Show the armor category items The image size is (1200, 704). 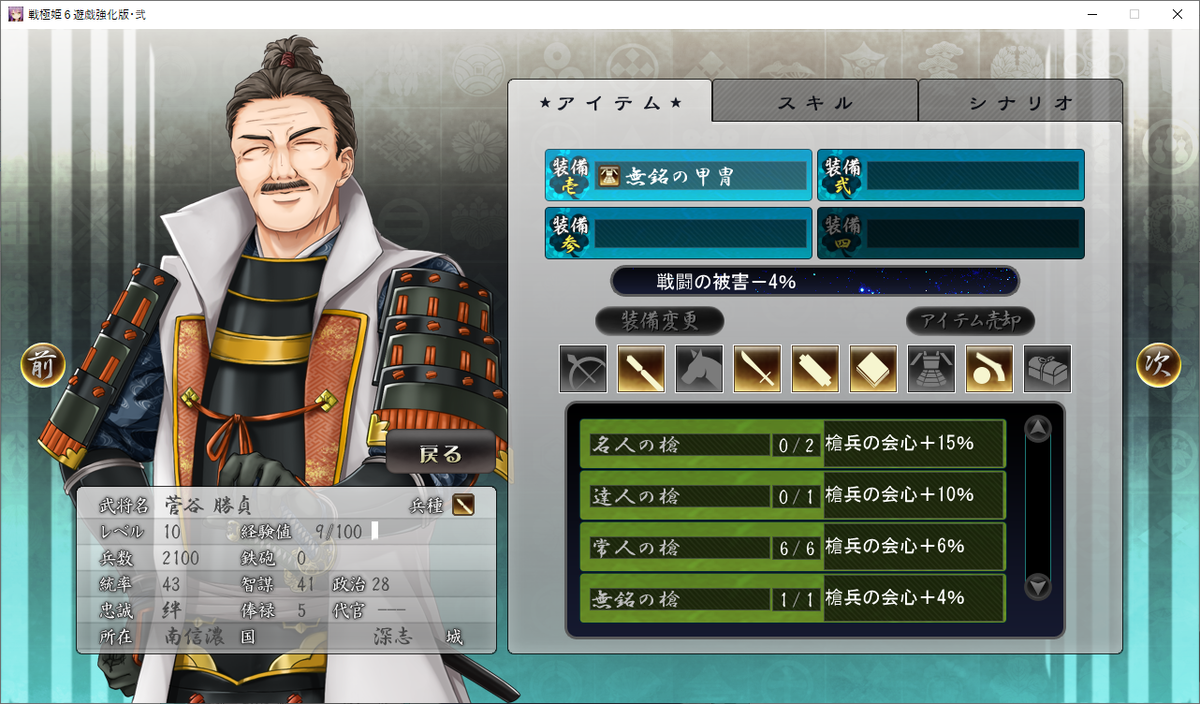coord(931,369)
